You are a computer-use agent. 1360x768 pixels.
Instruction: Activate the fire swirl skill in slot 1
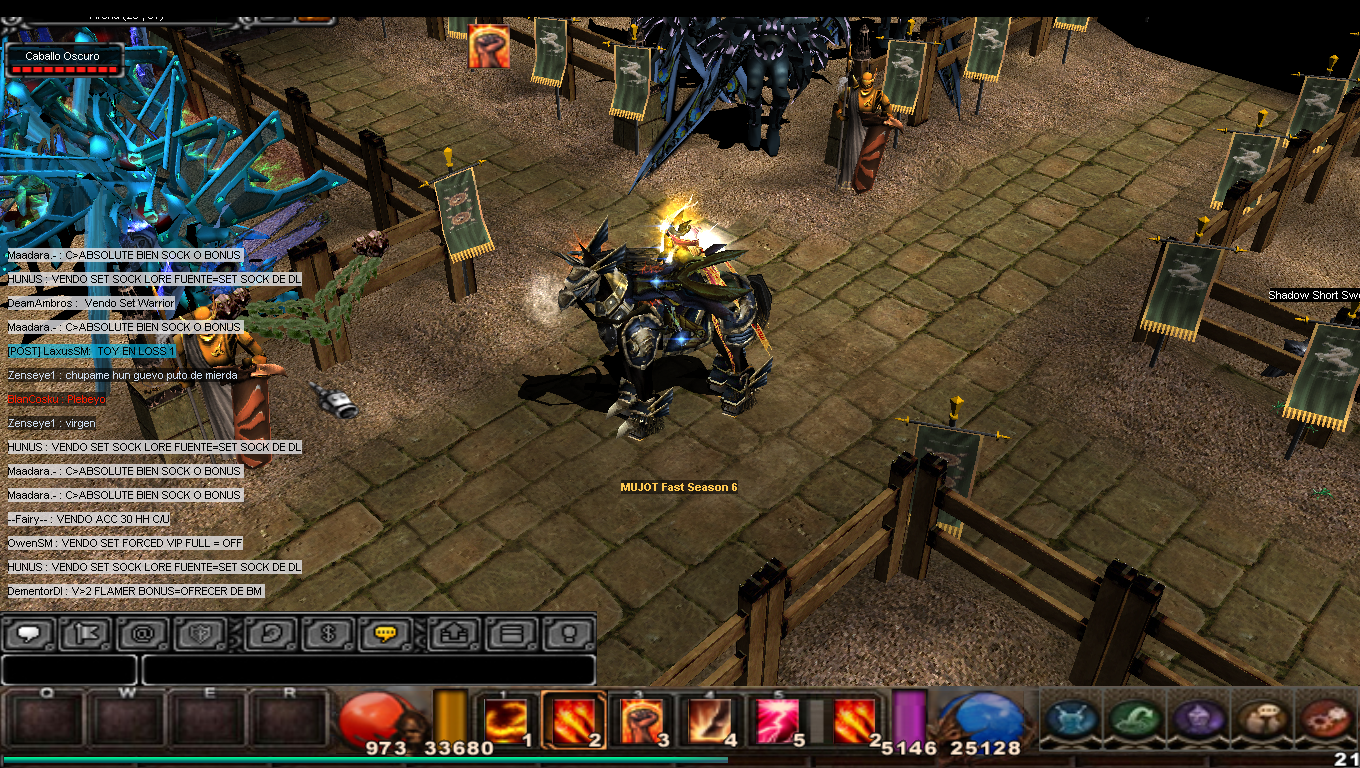pos(506,720)
